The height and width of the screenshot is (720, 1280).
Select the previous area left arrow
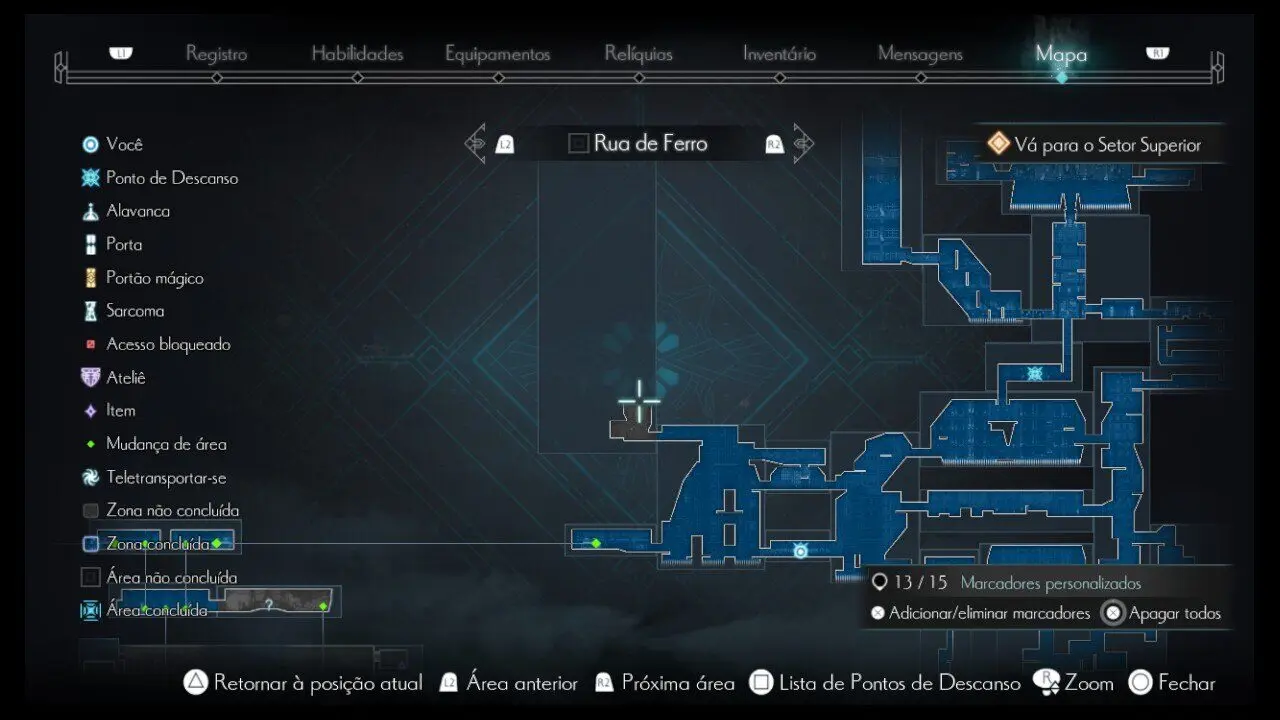click(476, 143)
